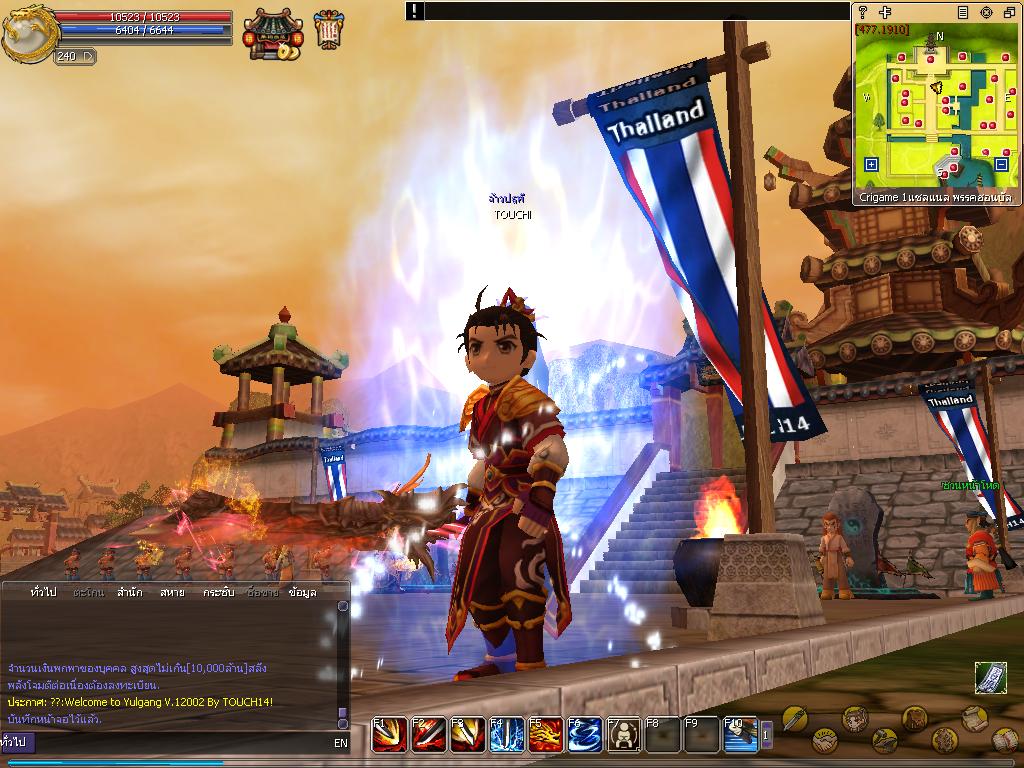The width and height of the screenshot is (1024, 768).
Task: Zoom in the minimap with plus button
Action: (871, 164)
